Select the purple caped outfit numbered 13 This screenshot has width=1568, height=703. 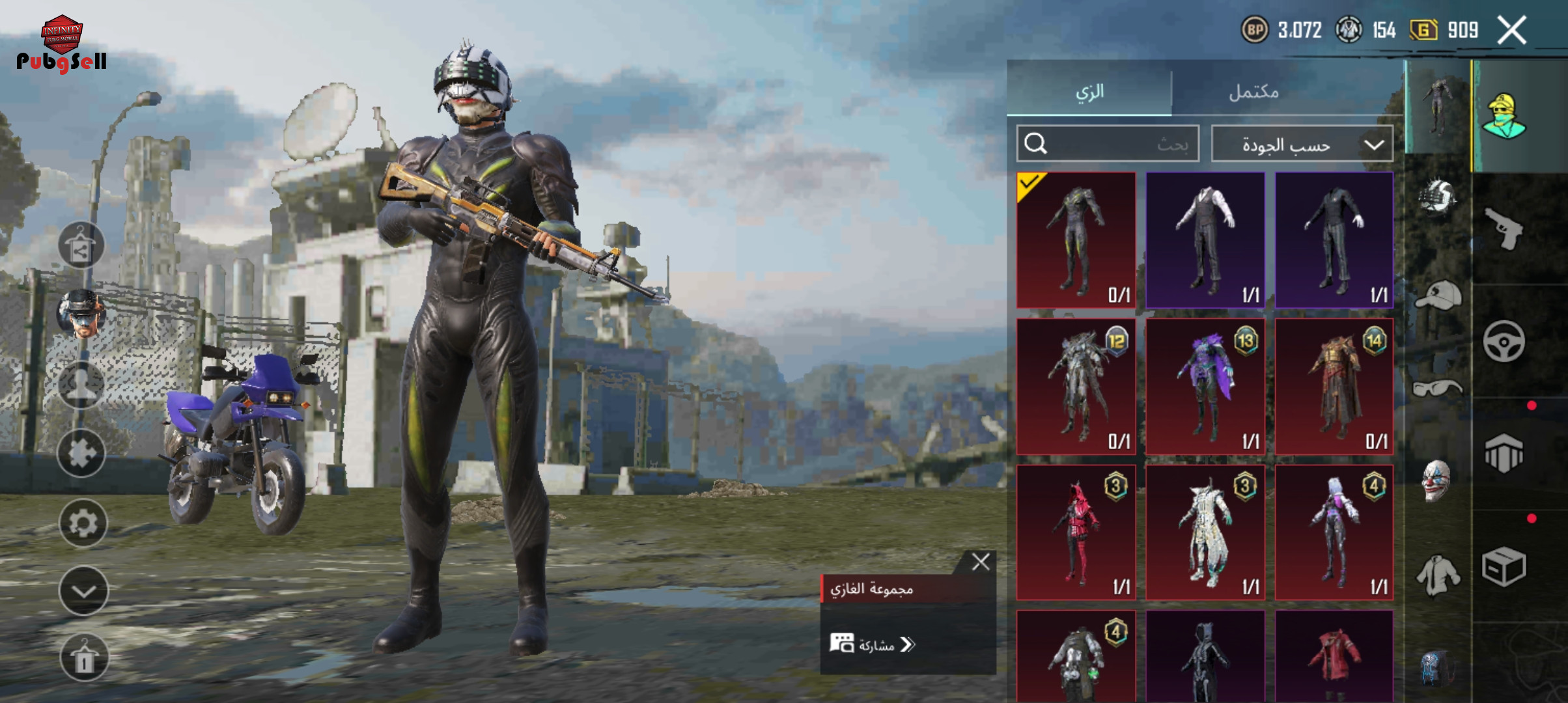tap(1205, 386)
